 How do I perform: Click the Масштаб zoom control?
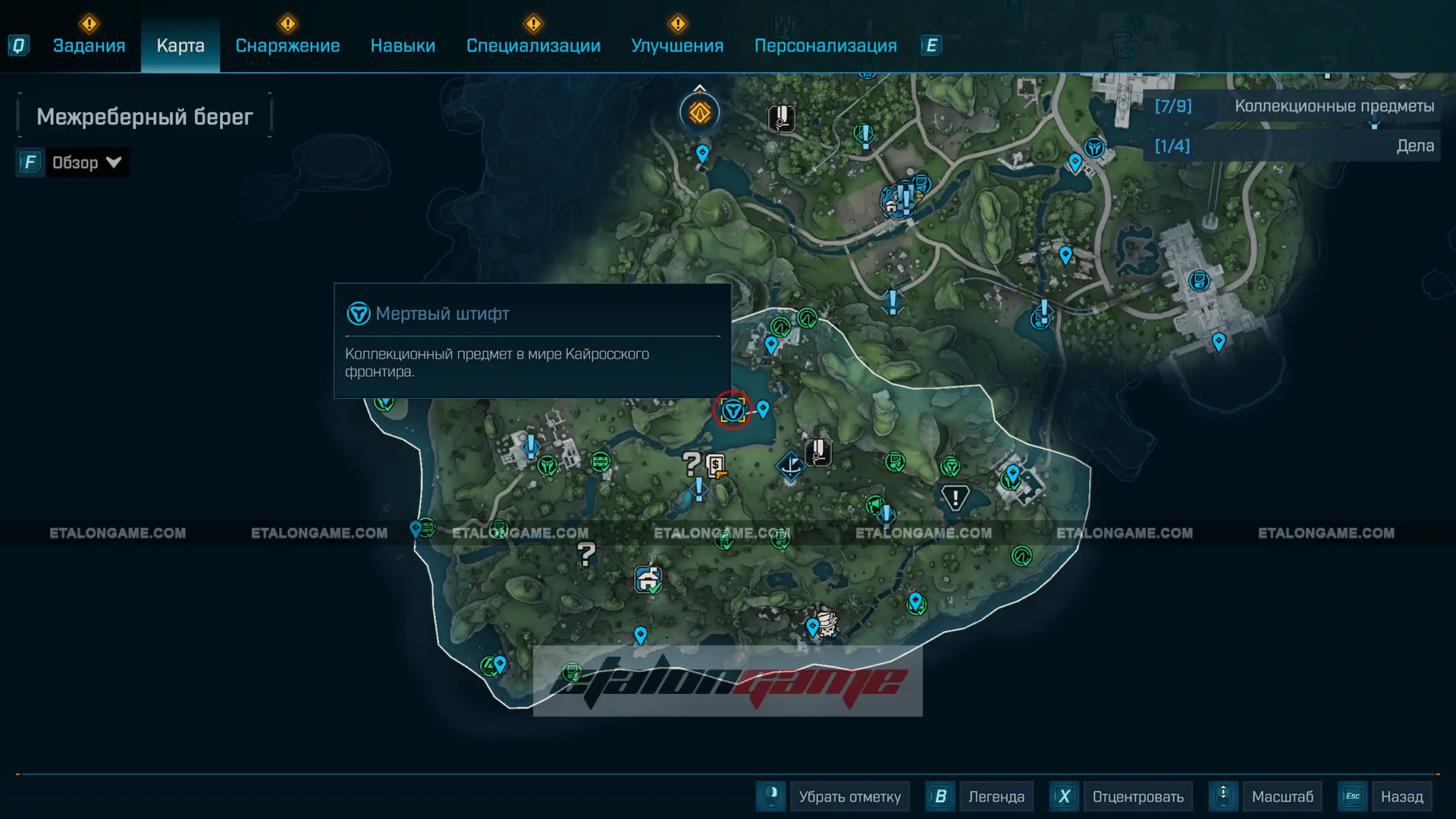tap(1282, 796)
